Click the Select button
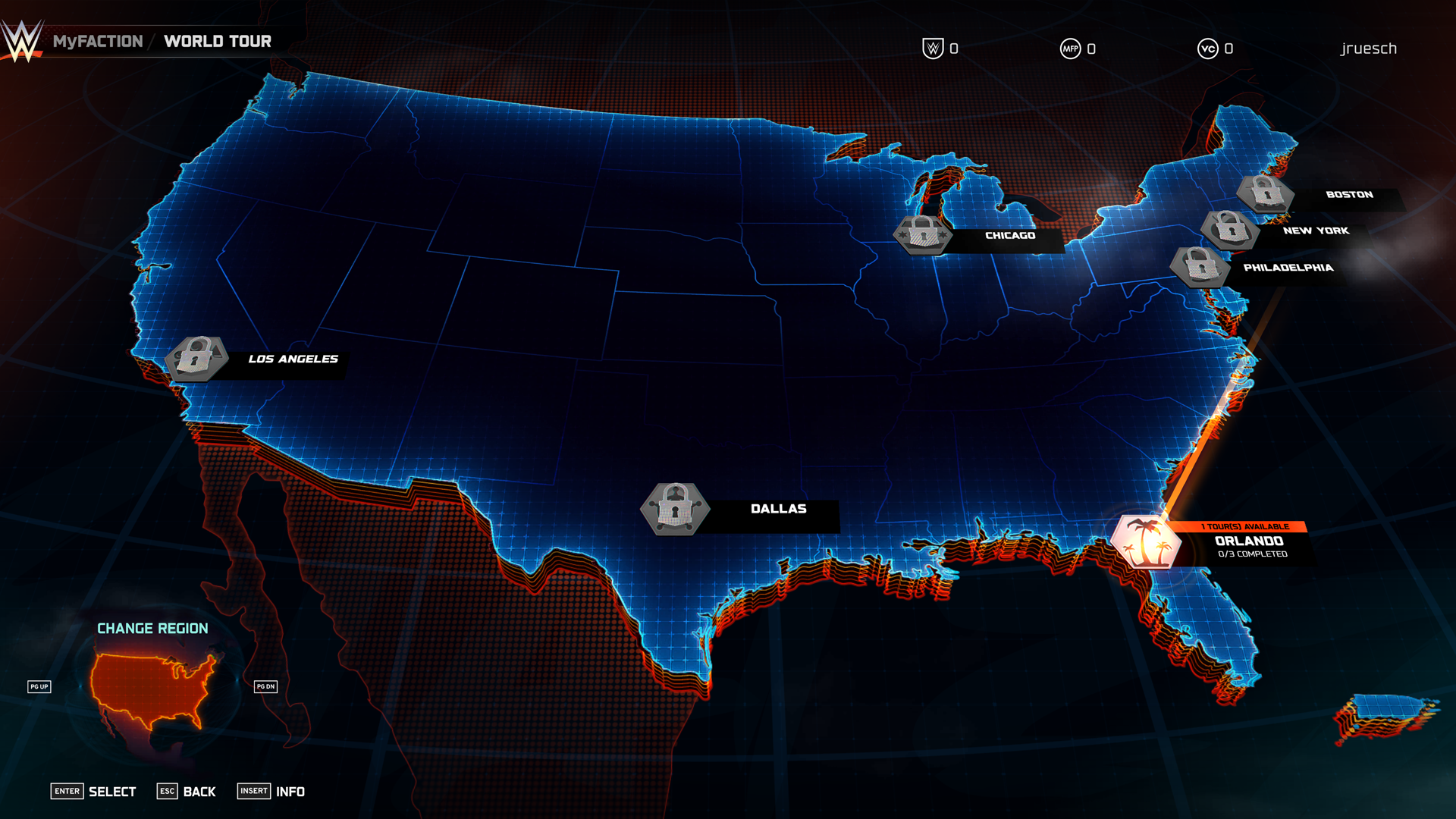The width and height of the screenshot is (1456, 819). [94, 792]
